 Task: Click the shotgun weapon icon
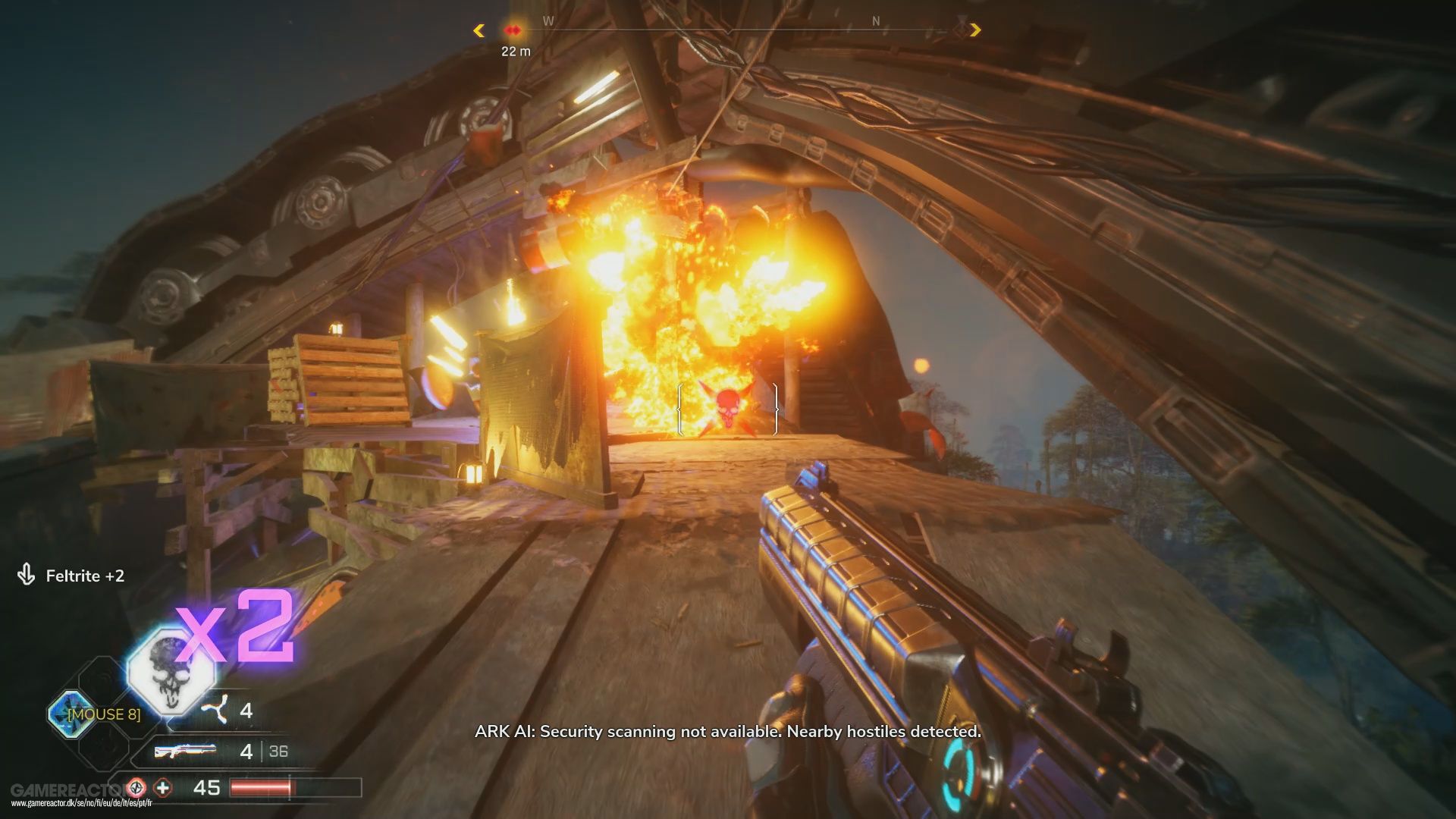pyautogui.click(x=186, y=751)
